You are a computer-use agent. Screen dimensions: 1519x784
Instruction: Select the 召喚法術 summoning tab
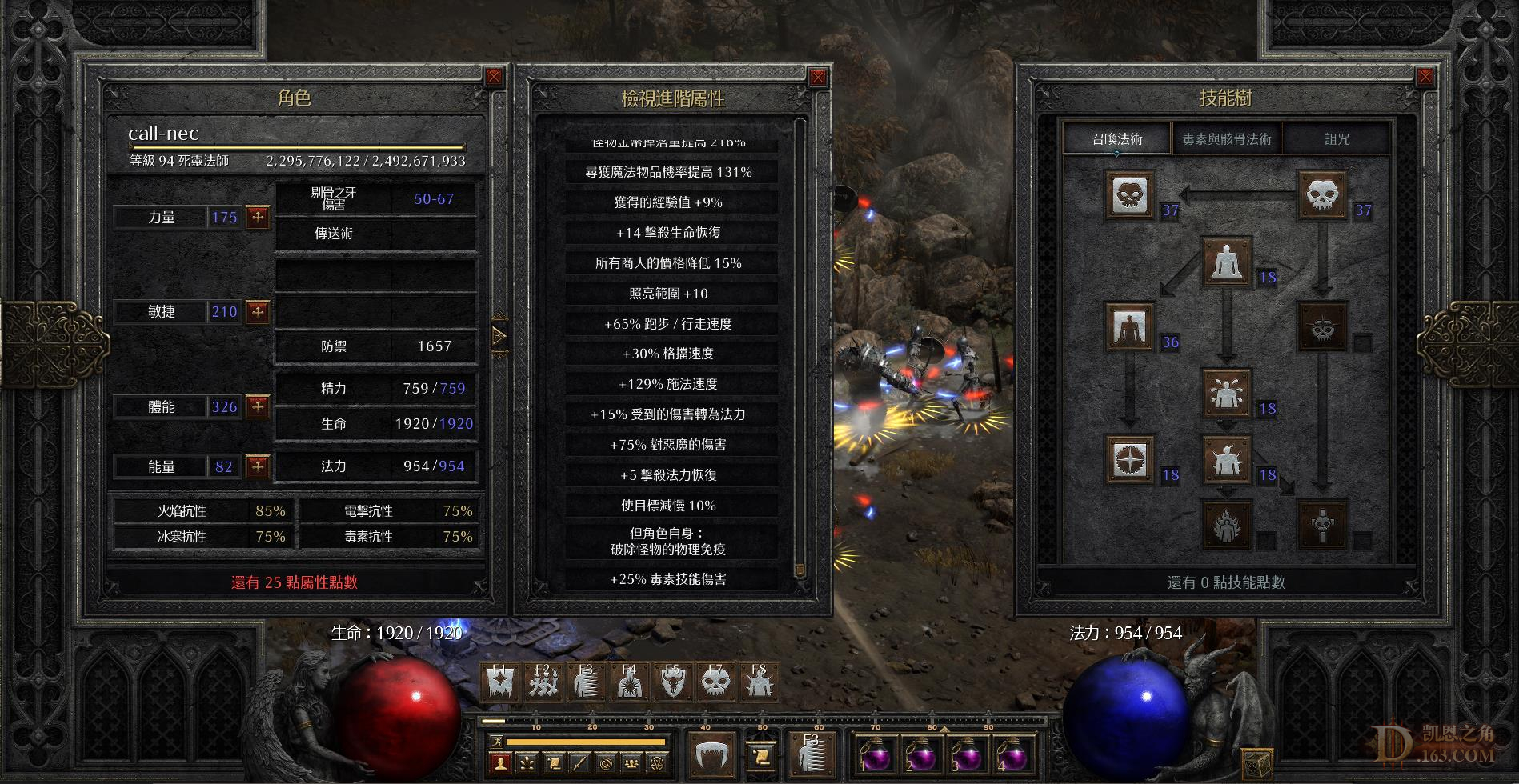[x=1117, y=139]
